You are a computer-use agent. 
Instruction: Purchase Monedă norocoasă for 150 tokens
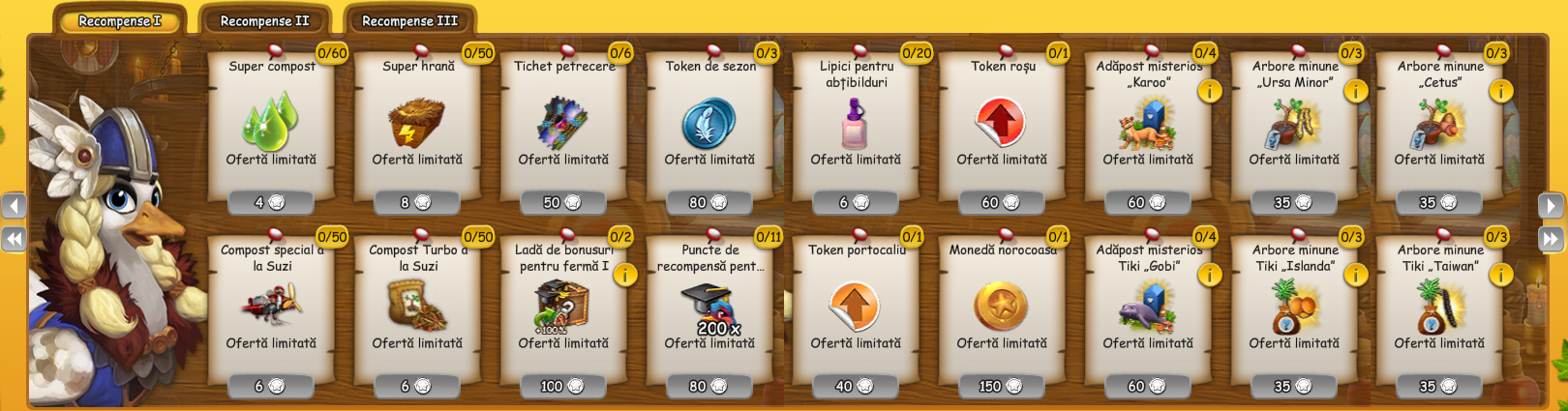pos(1002,386)
